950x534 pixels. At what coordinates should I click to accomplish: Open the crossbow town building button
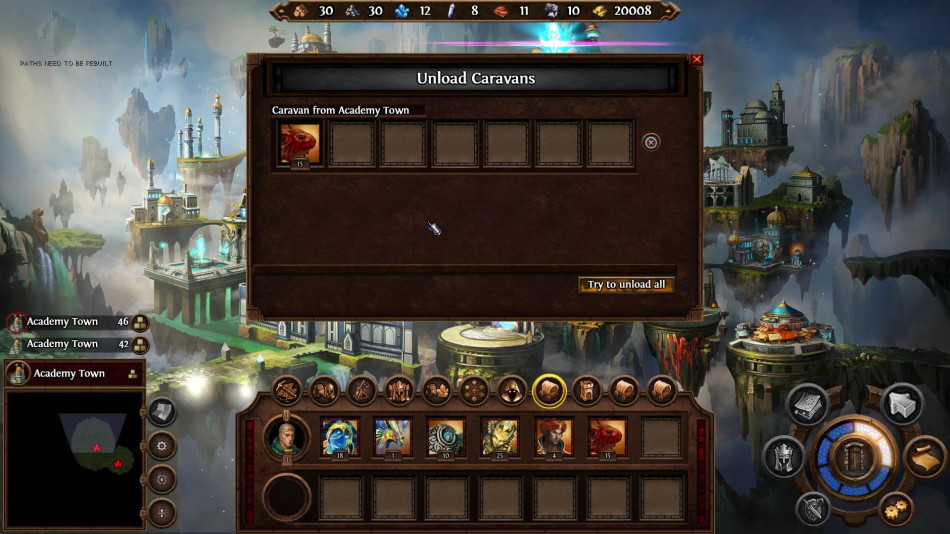(x=287, y=391)
